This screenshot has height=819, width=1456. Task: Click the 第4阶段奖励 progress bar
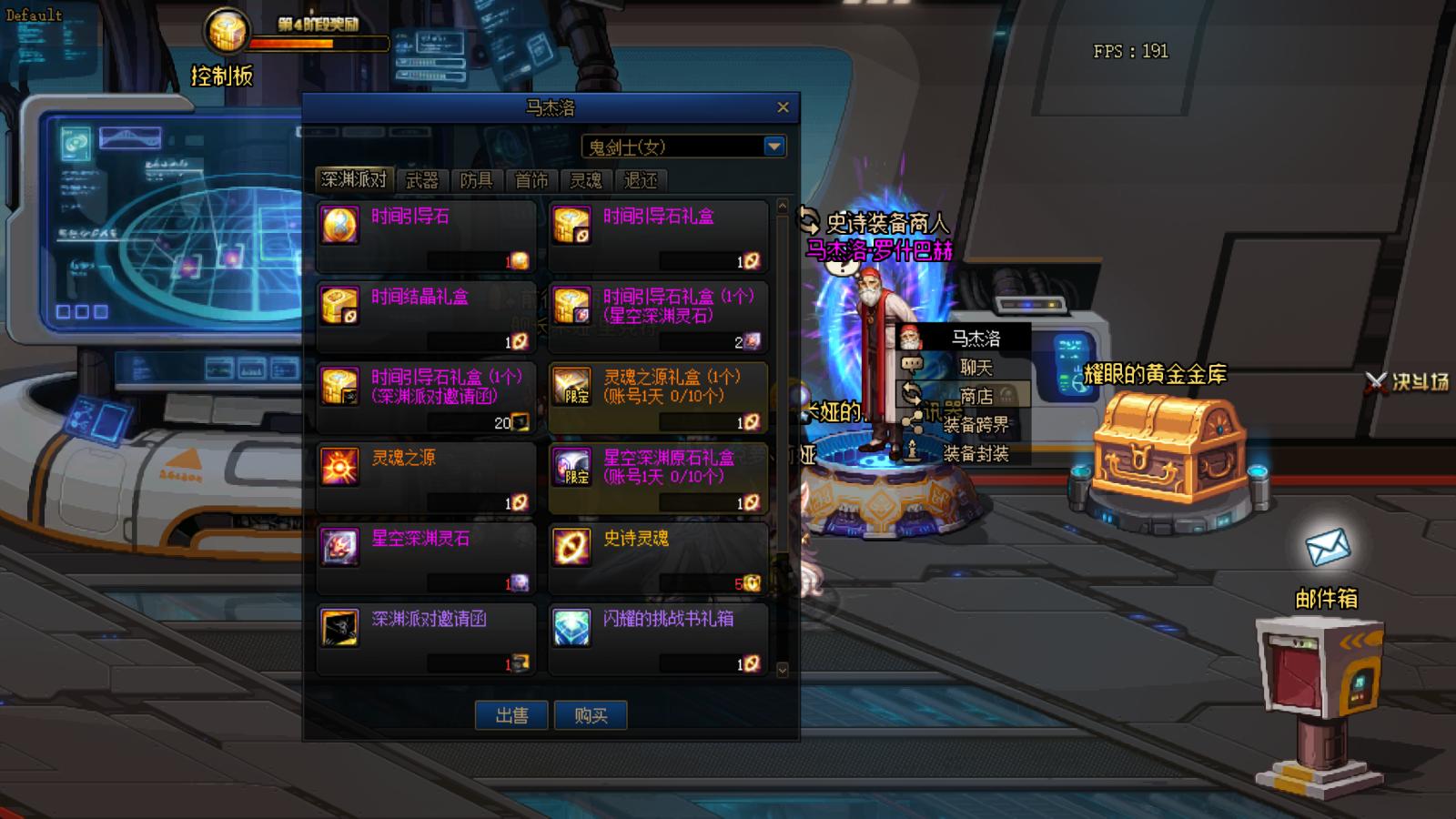(x=318, y=41)
